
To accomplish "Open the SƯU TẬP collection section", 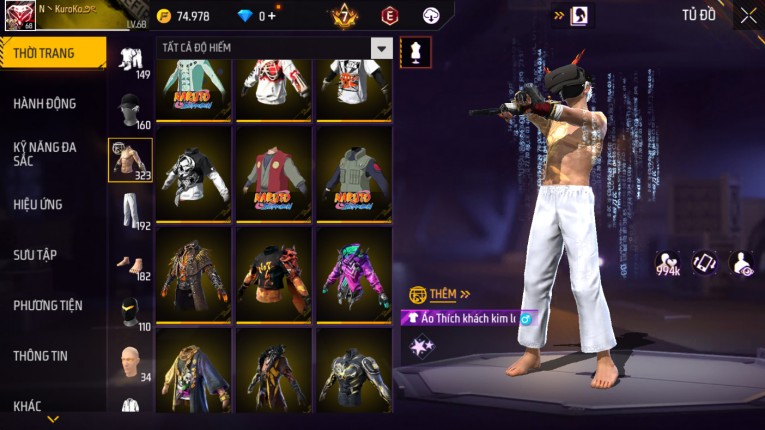I will (x=35, y=255).
